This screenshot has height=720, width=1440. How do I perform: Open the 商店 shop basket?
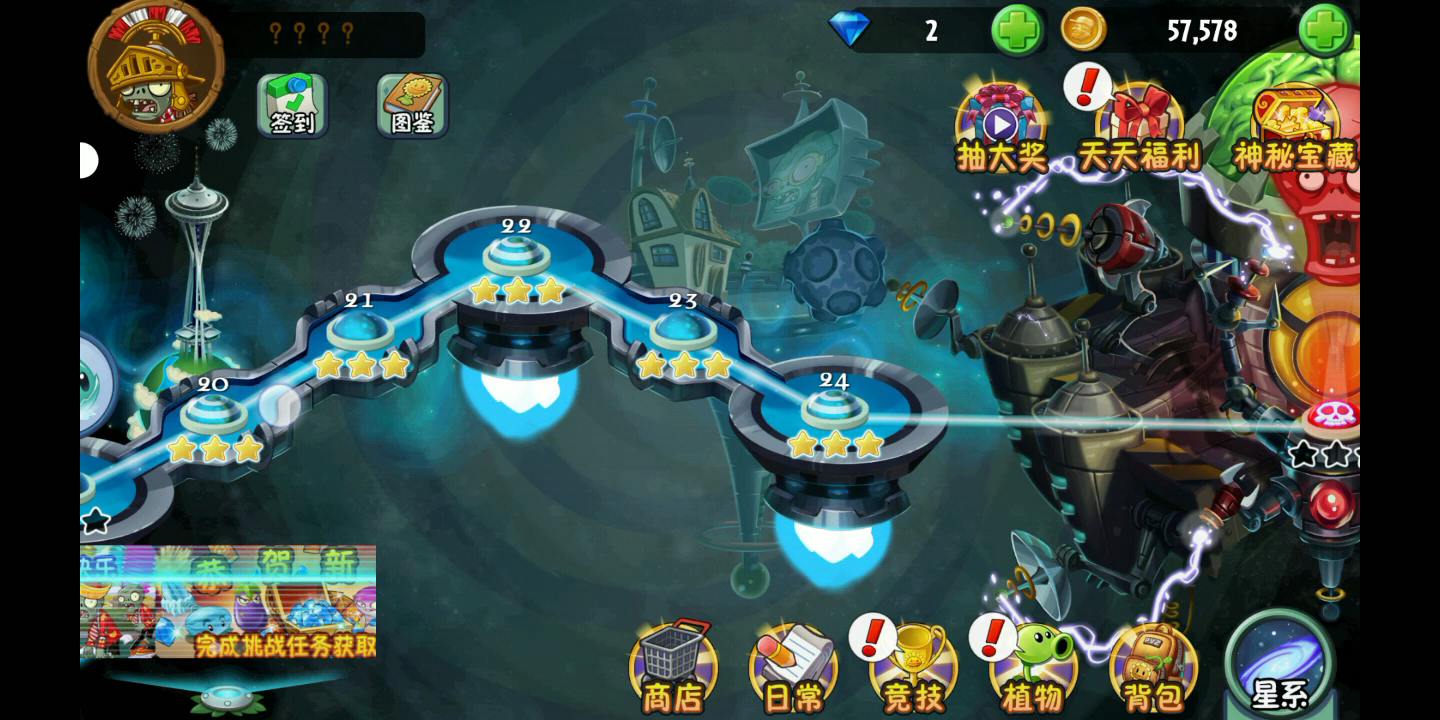[x=672, y=666]
